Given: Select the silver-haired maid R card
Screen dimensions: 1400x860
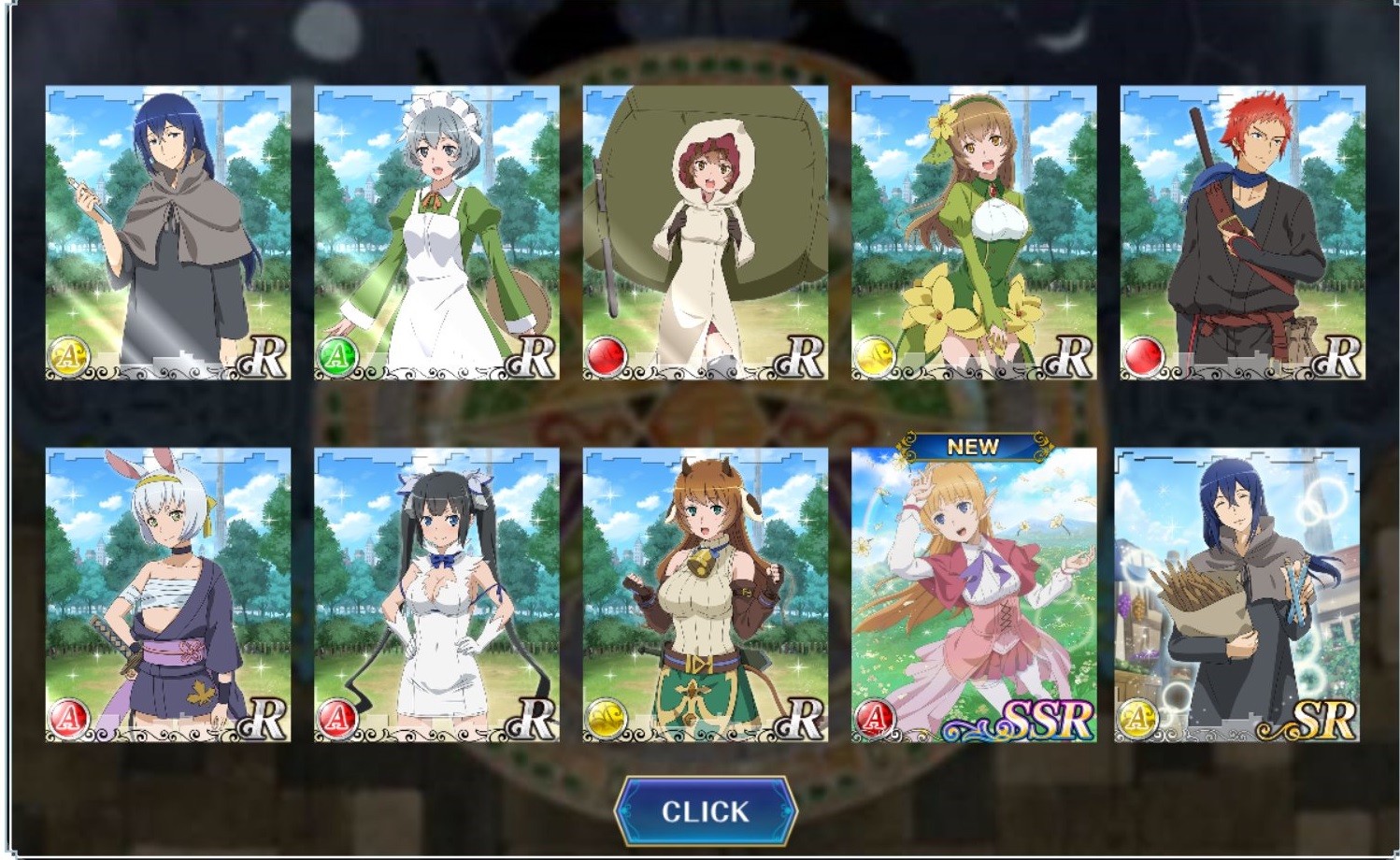Looking at the screenshot, I should coord(436,233).
